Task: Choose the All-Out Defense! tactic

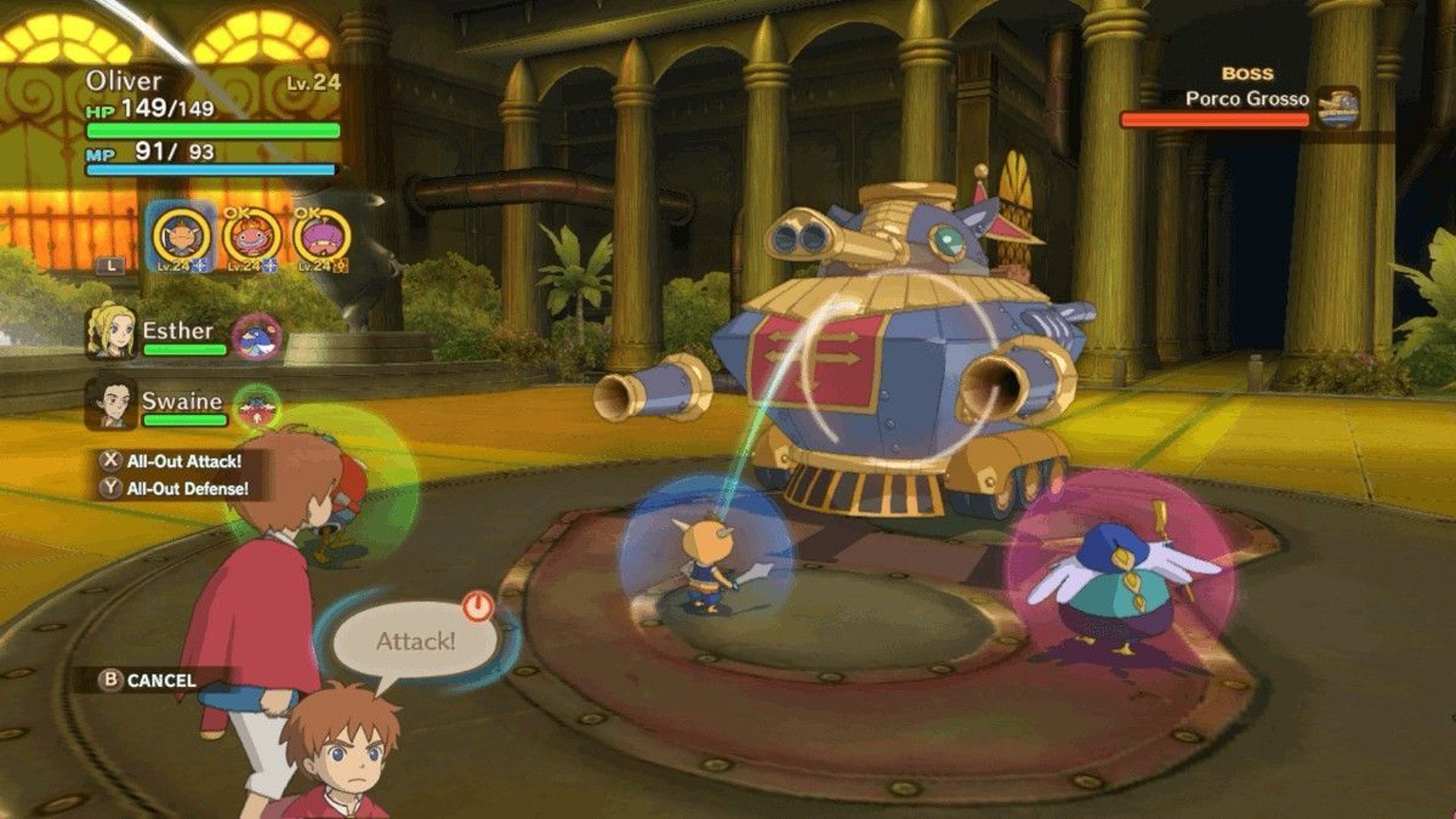Action: [x=187, y=489]
